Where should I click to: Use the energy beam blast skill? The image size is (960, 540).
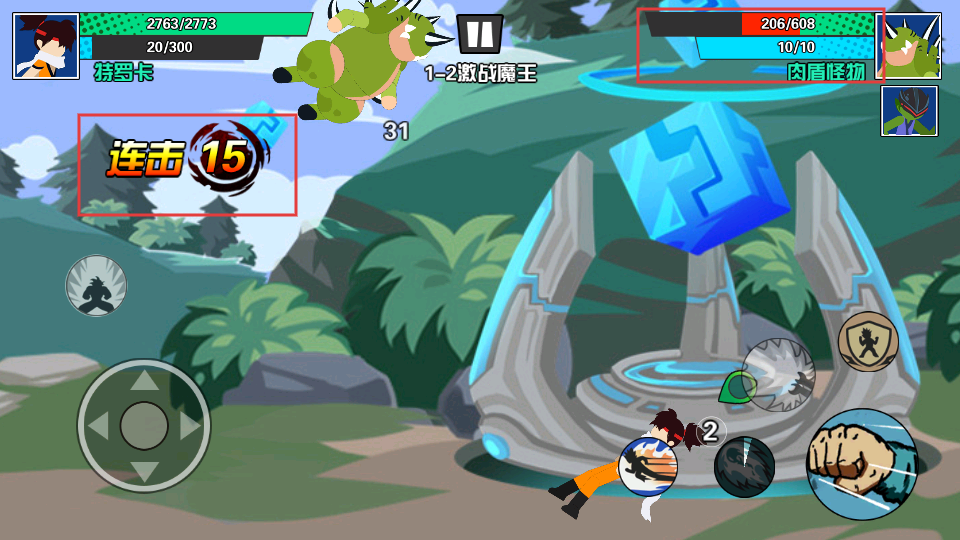click(778, 375)
